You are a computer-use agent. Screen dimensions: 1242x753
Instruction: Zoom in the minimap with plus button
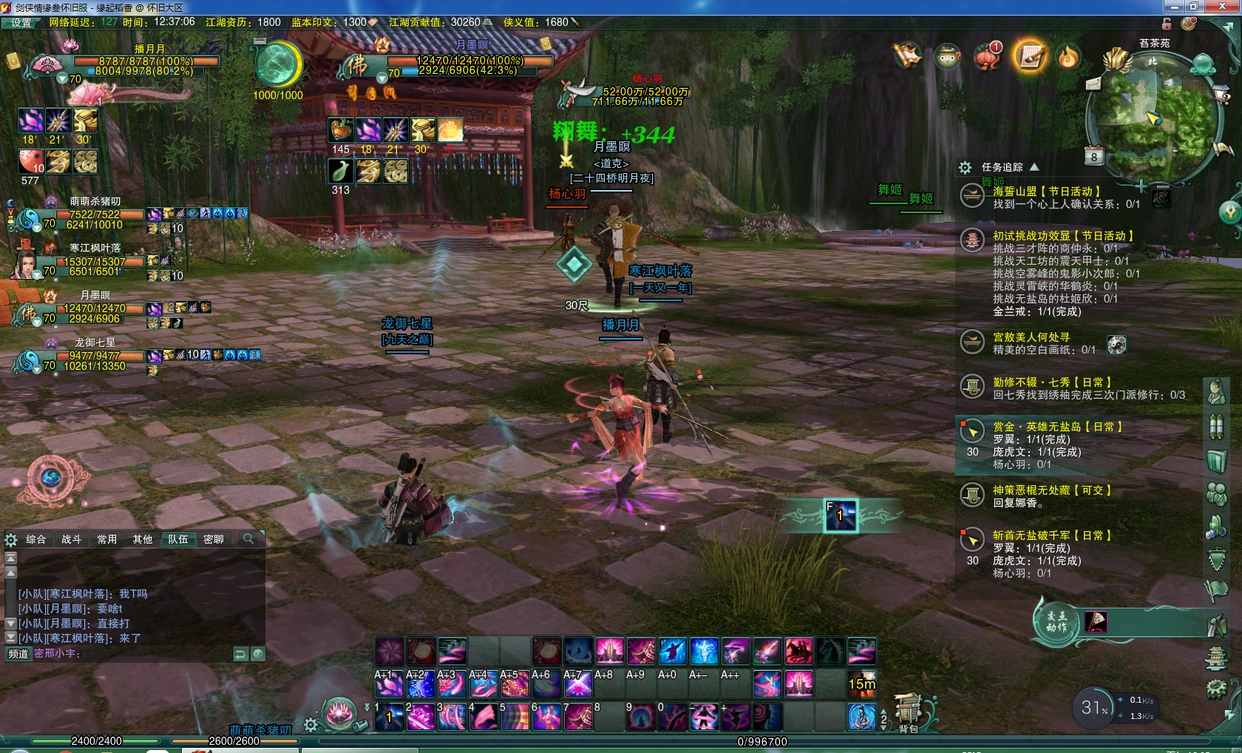coord(1141,186)
